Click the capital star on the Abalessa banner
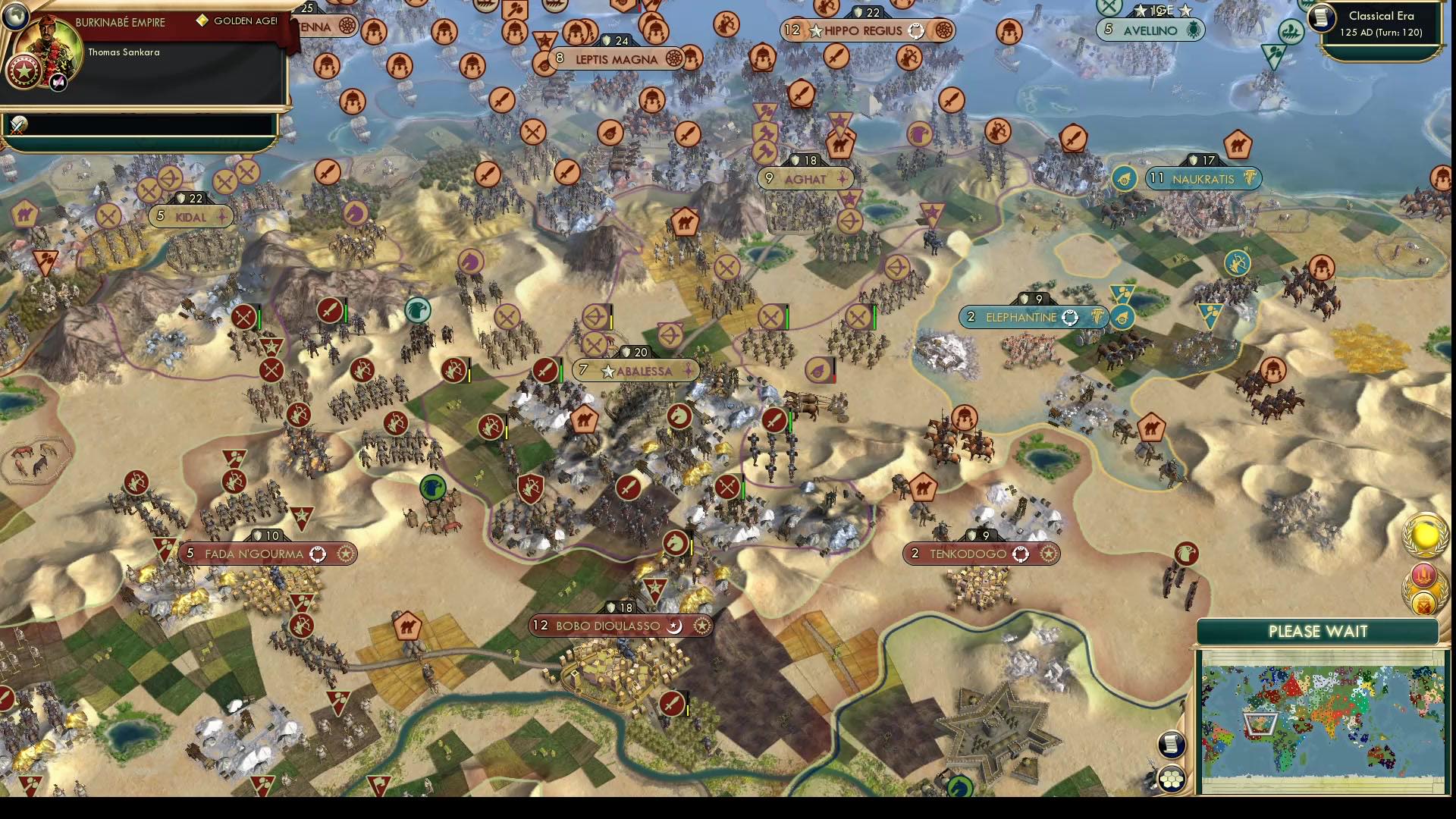The image size is (1456, 819). pyautogui.click(x=607, y=372)
